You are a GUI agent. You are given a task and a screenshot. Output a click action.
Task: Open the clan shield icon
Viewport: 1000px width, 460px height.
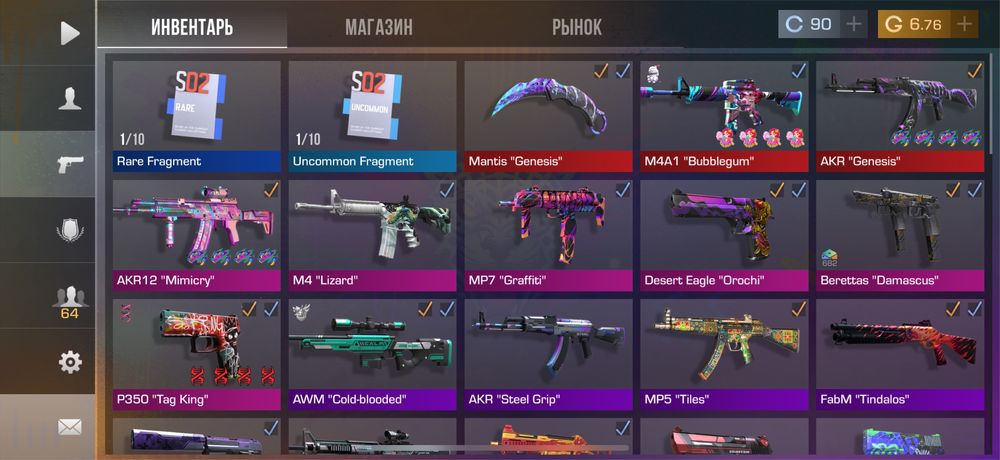[x=69, y=230]
